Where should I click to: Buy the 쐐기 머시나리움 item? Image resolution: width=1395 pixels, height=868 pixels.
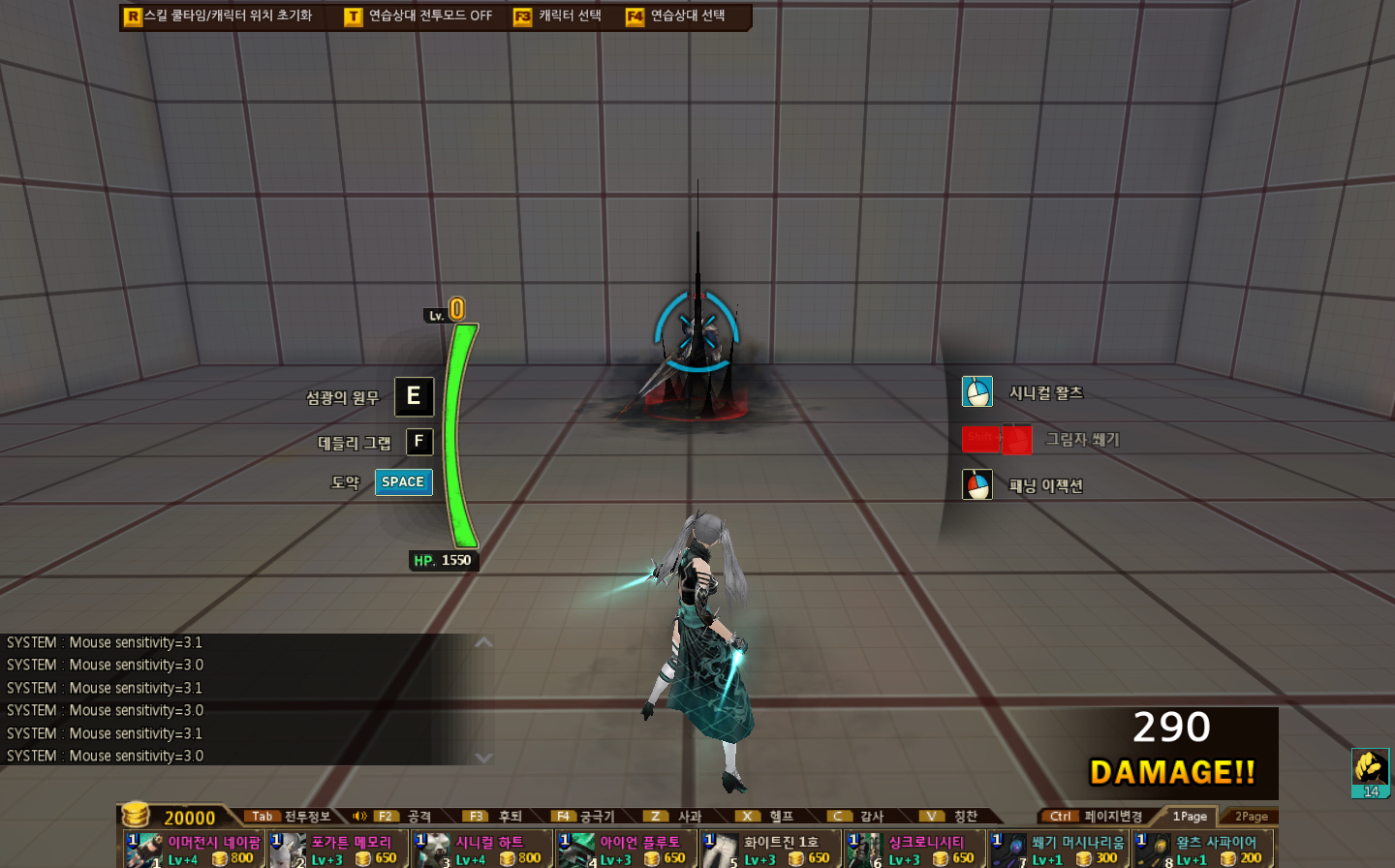pos(1059,850)
